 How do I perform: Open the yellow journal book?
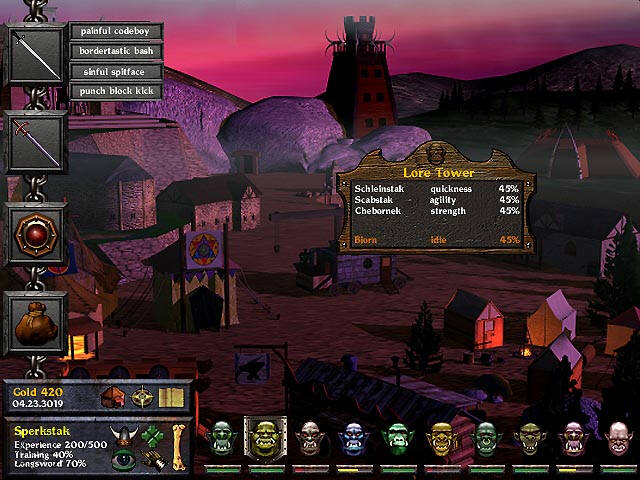click(x=171, y=398)
